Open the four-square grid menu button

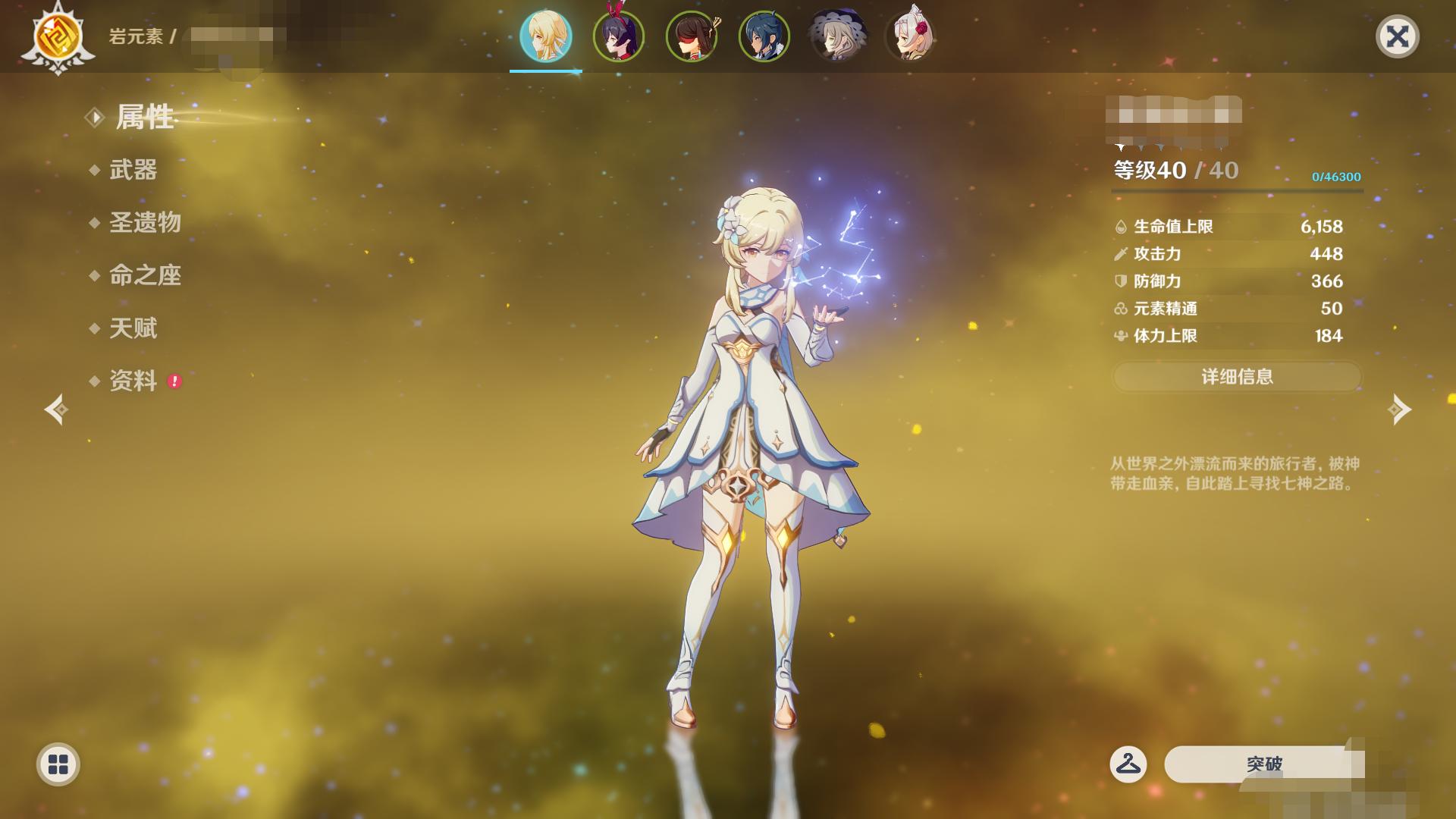[58, 764]
